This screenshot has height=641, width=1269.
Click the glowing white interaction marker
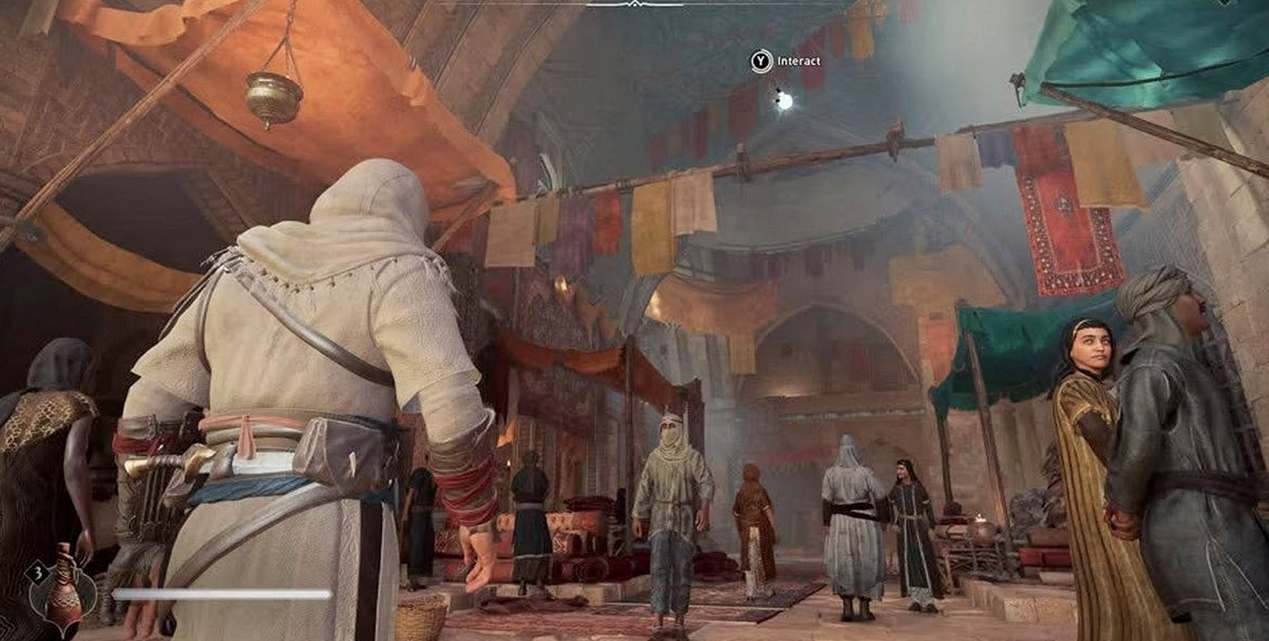pyautogui.click(x=784, y=100)
